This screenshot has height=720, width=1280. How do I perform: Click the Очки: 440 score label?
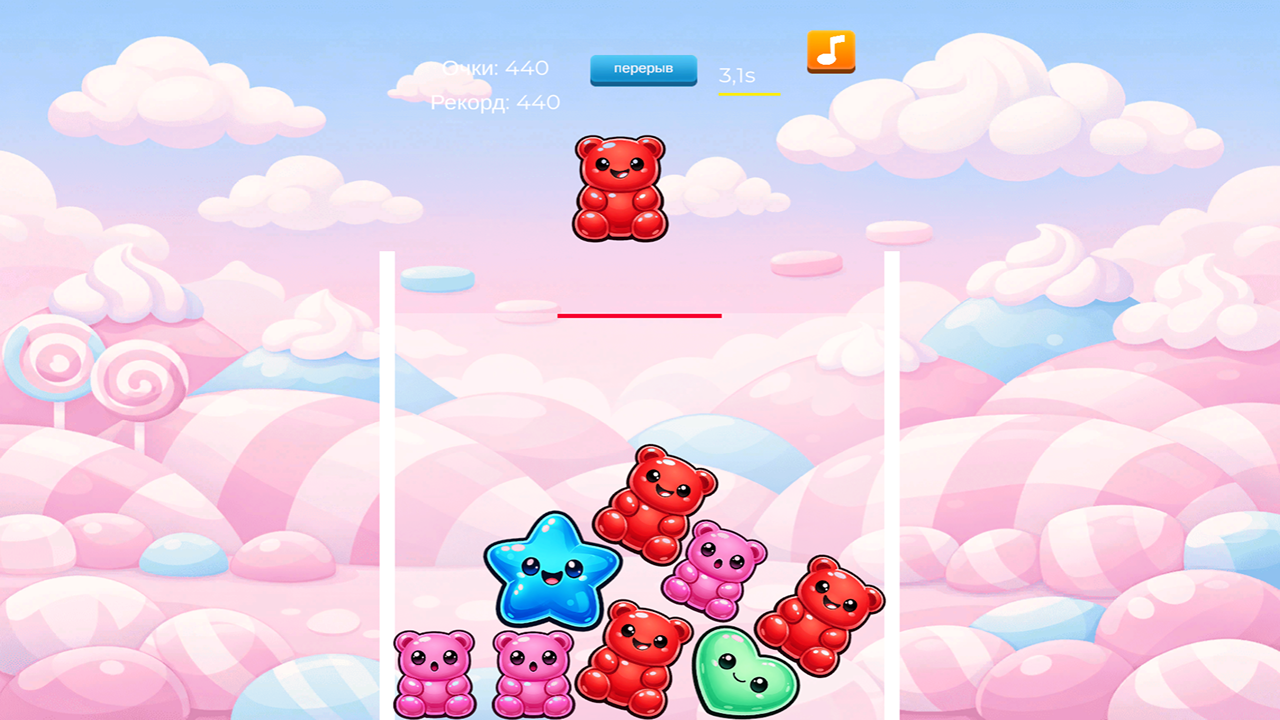(494, 68)
